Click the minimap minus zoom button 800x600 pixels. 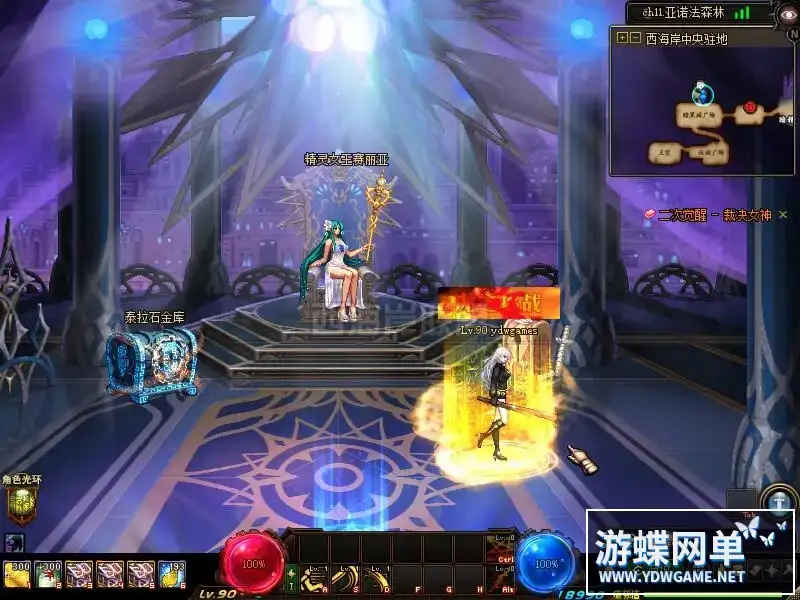(635, 38)
